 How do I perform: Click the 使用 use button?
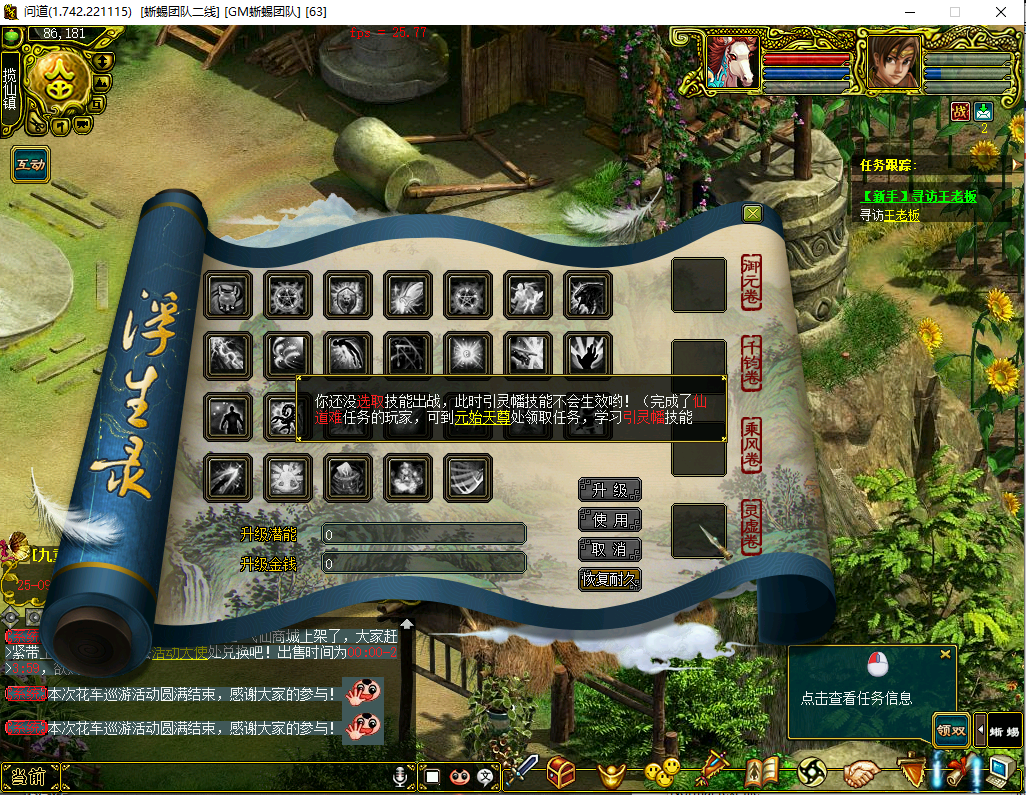pyautogui.click(x=609, y=520)
